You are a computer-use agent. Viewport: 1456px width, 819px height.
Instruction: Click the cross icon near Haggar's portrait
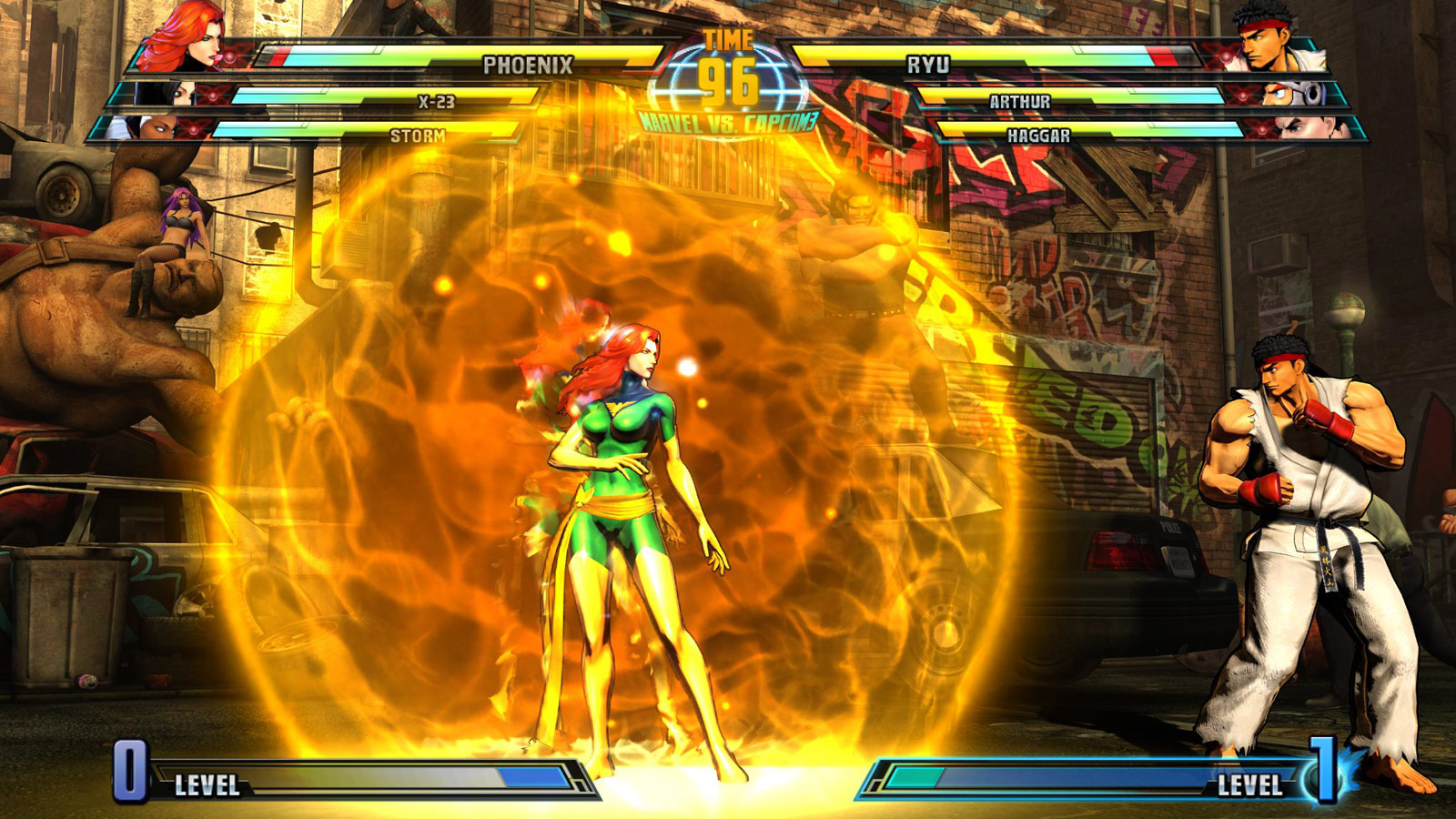tap(1260, 128)
